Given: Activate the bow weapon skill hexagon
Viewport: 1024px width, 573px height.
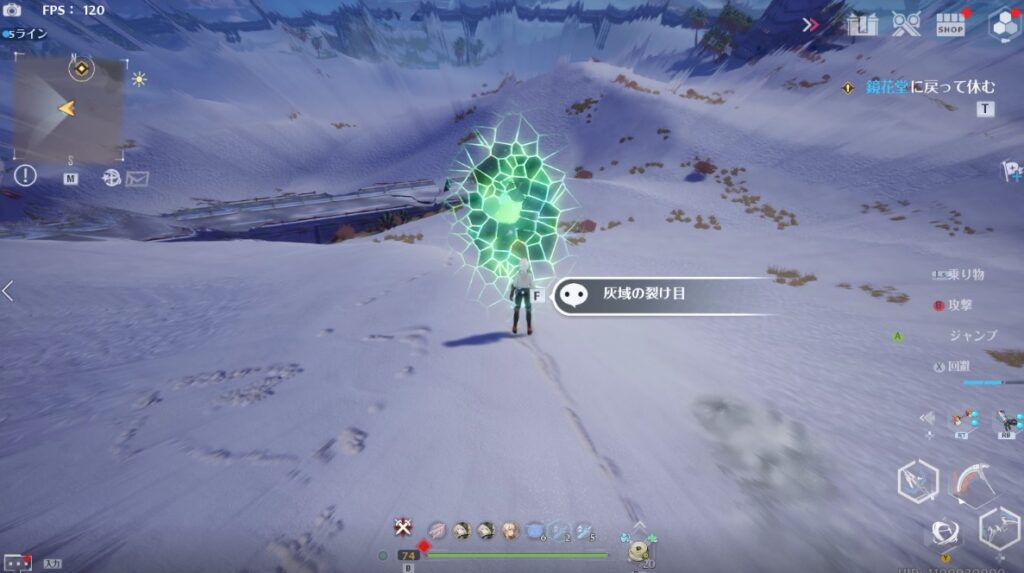Looking at the screenshot, I should (x=916, y=482).
